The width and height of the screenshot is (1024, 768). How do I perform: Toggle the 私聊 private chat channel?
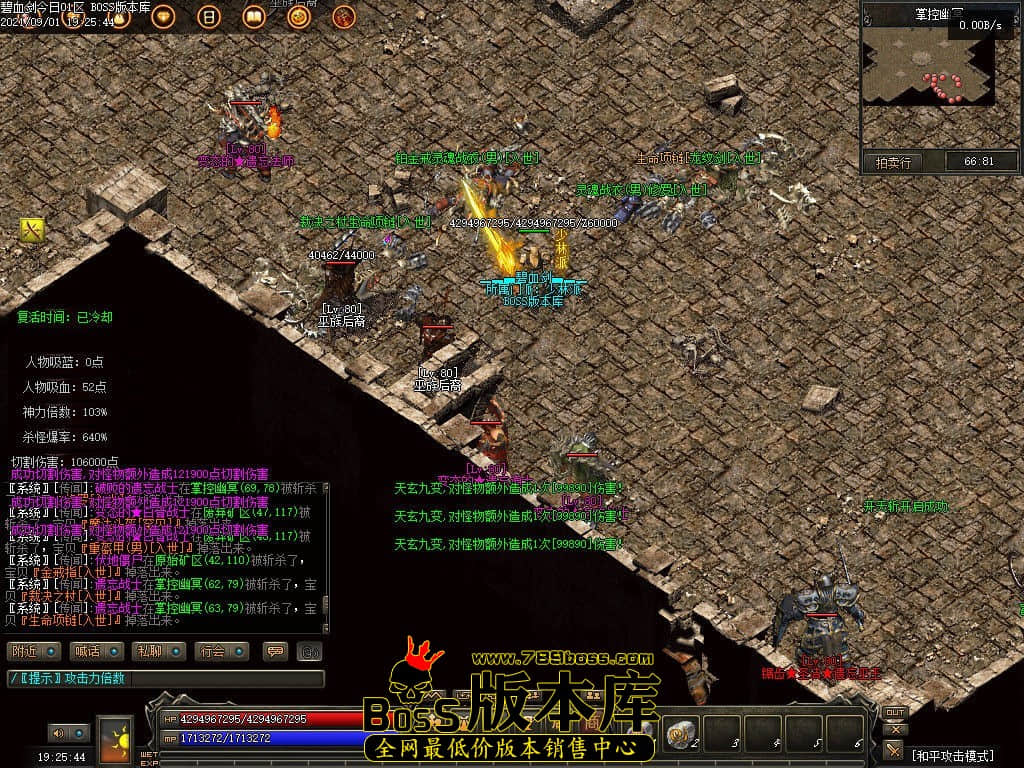[x=158, y=651]
